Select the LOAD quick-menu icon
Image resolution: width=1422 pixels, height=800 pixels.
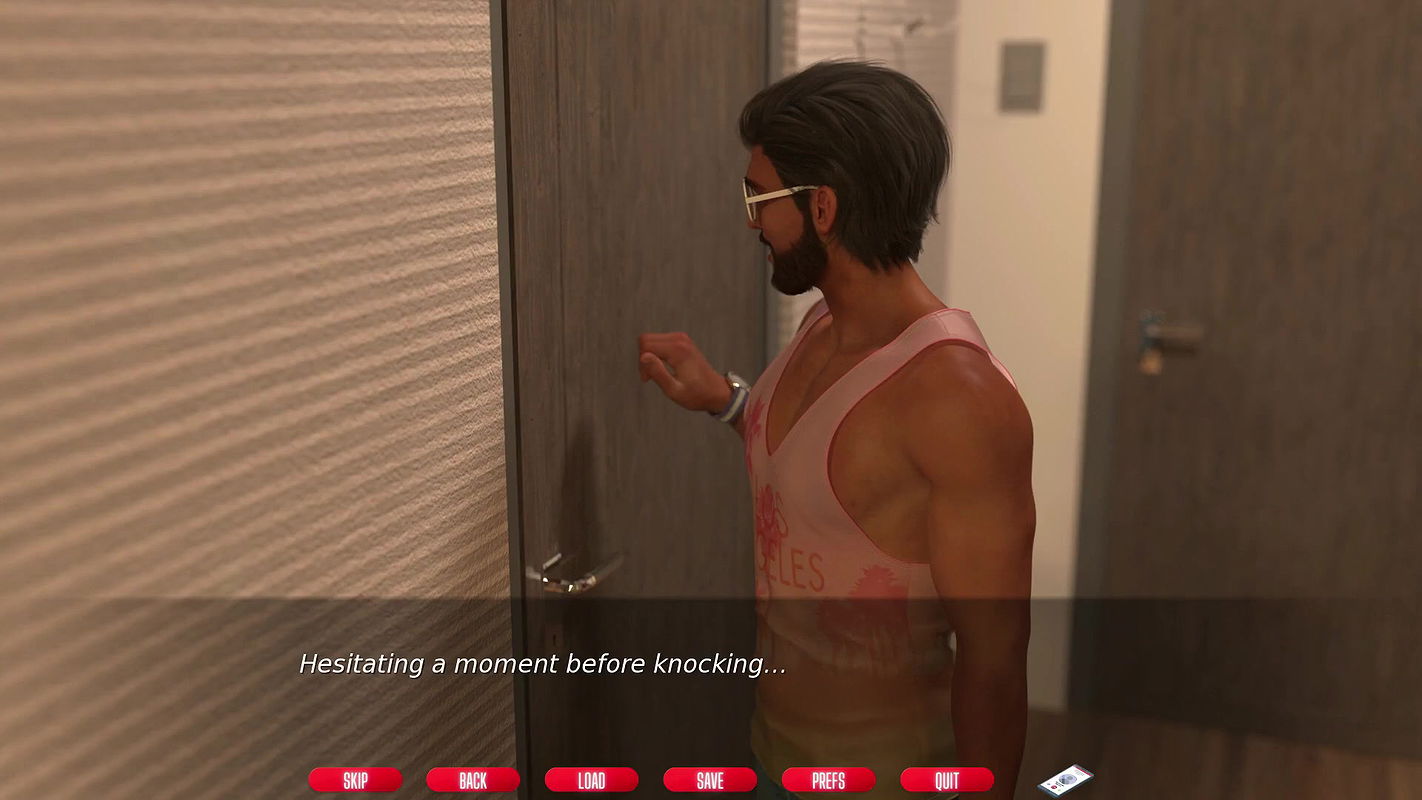pos(592,780)
